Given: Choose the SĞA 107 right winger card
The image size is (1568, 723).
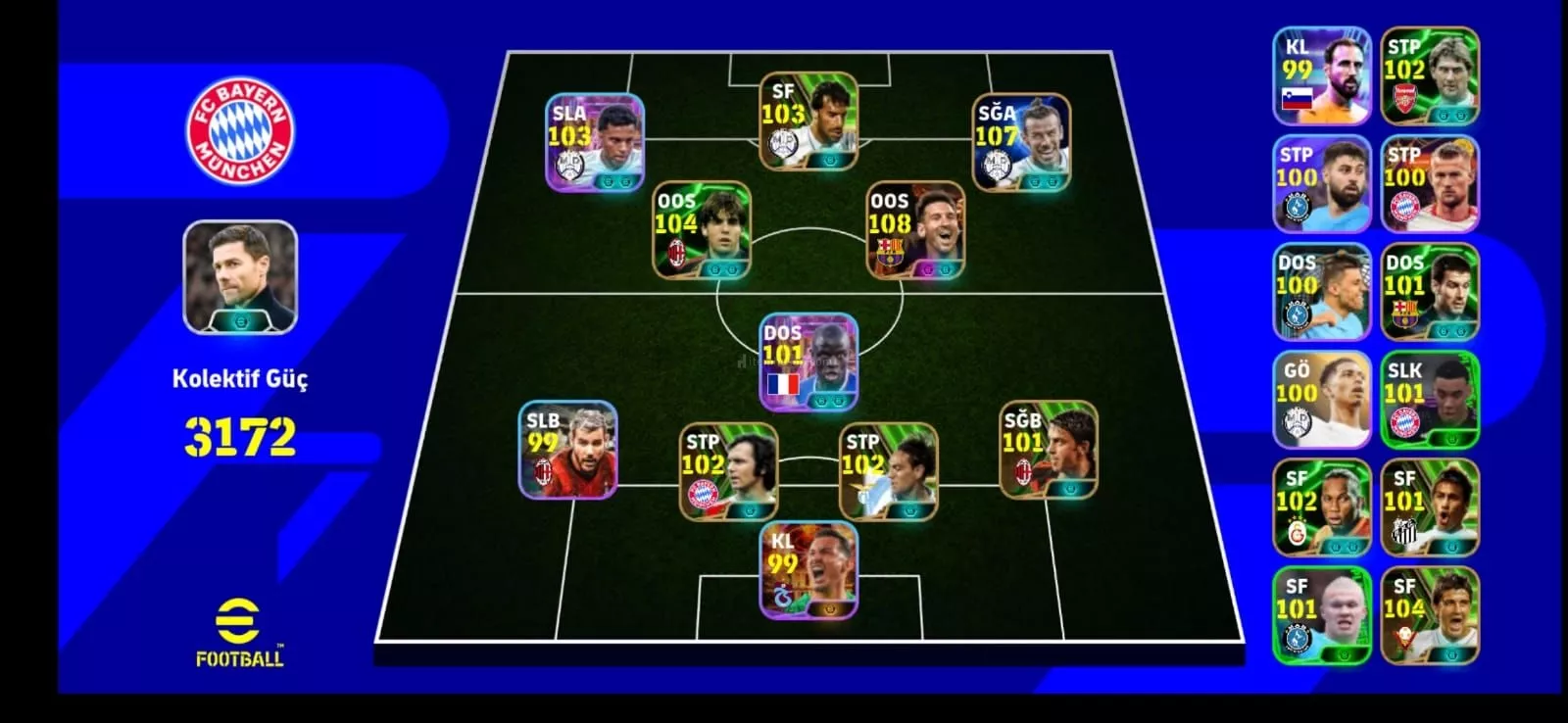Looking at the screenshot, I should coord(1020,142).
